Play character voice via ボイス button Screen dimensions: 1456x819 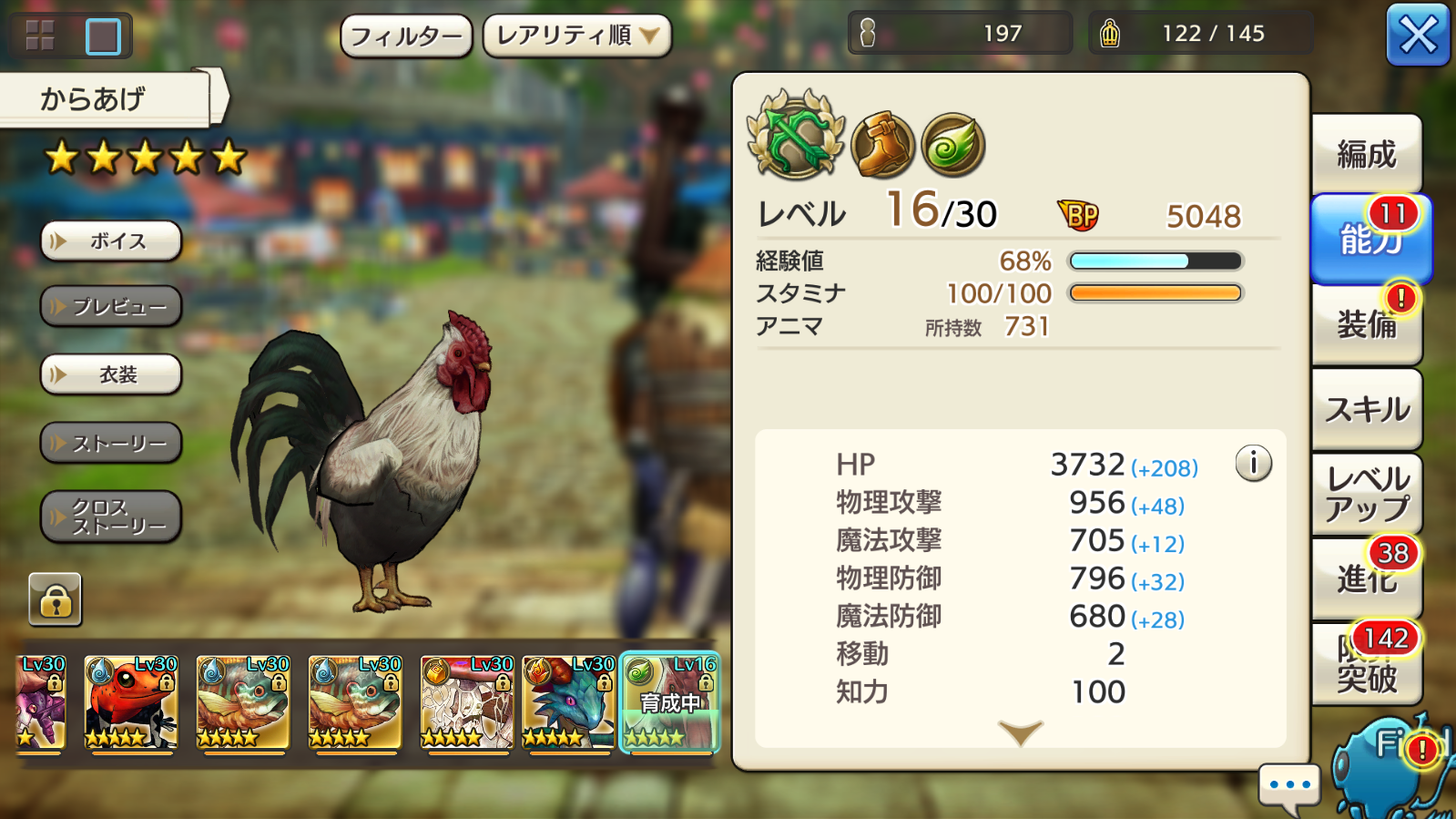pos(110,241)
